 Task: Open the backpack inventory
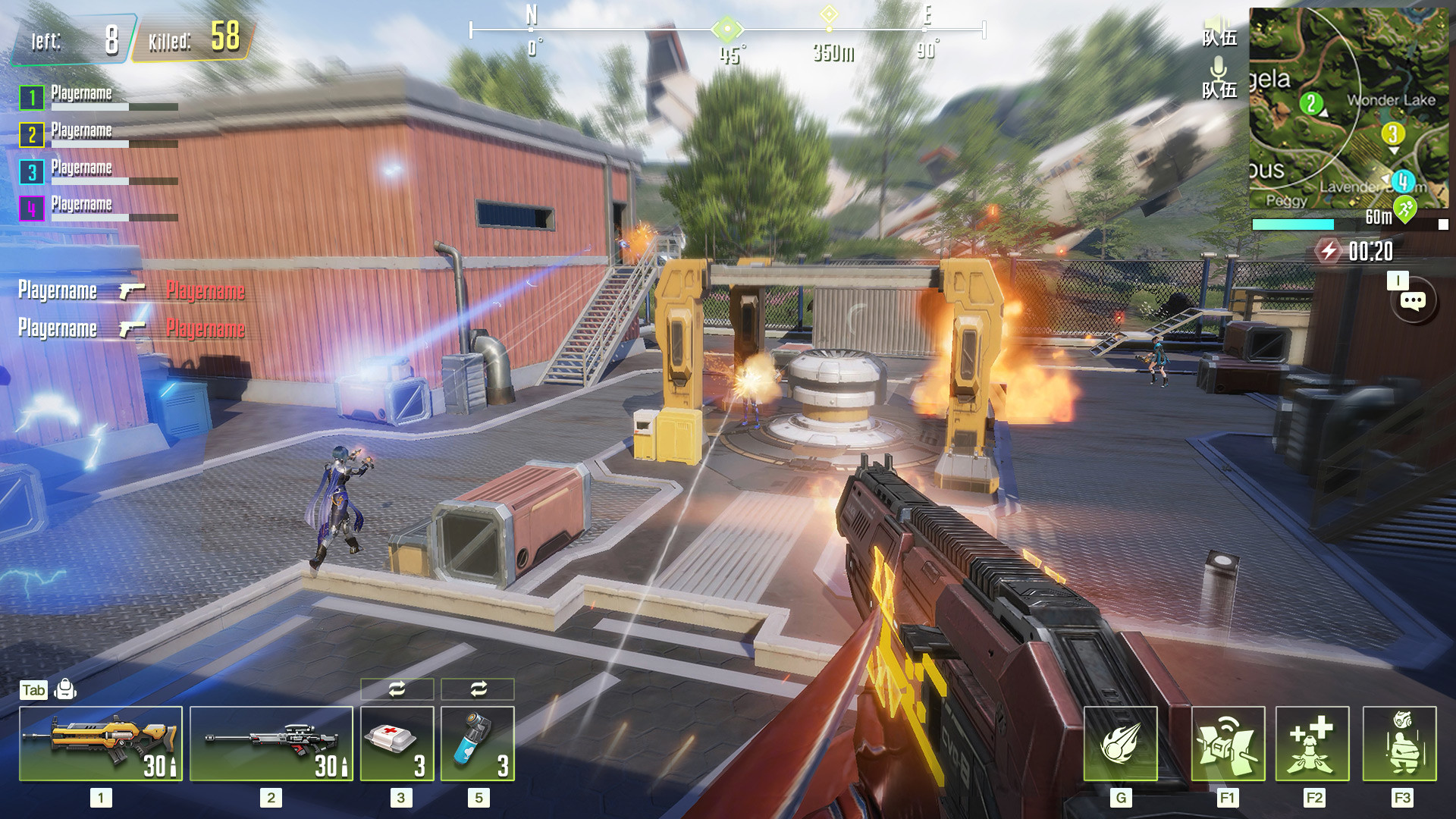click(x=65, y=689)
